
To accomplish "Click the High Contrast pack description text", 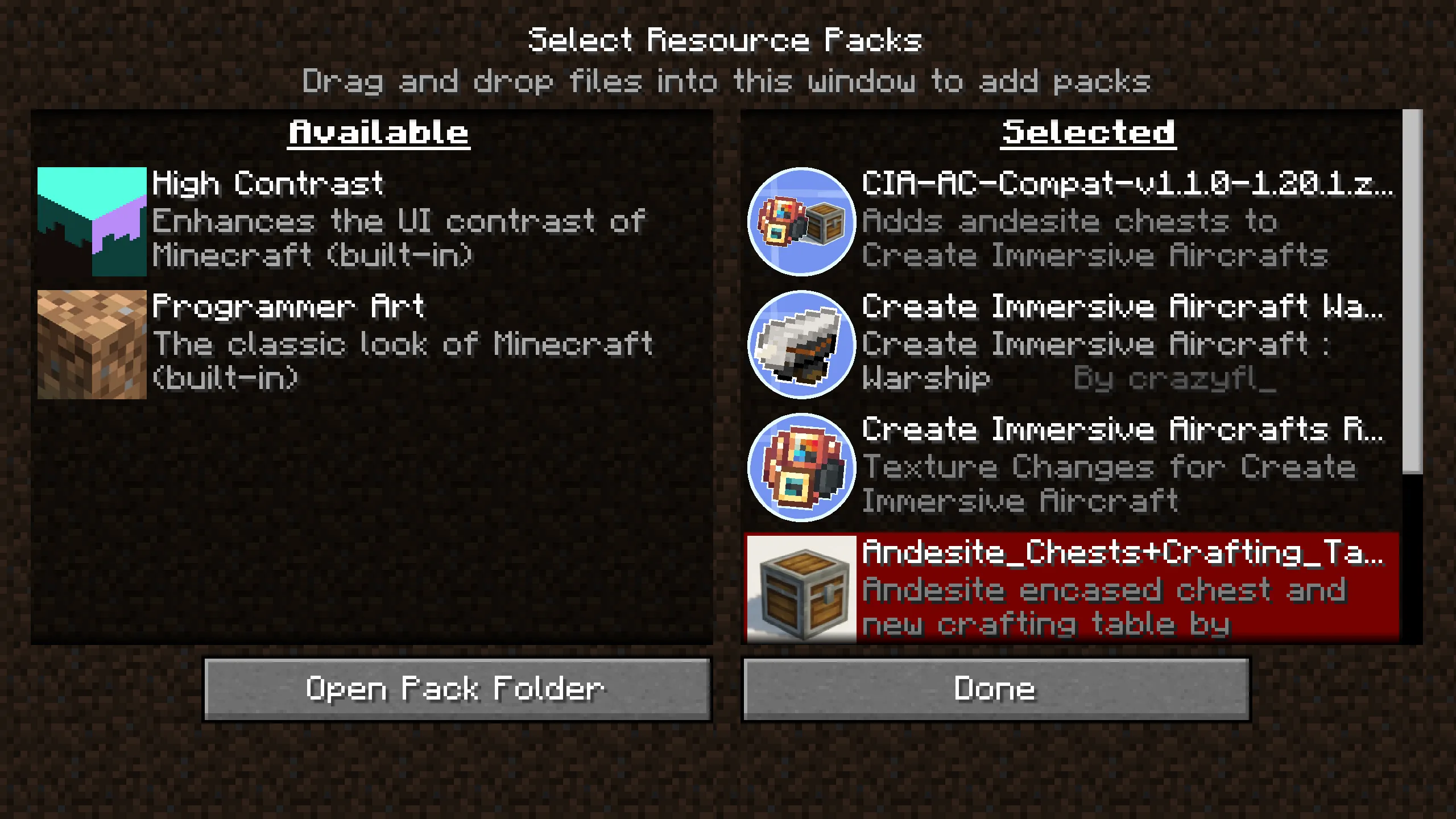I will tap(398, 239).
